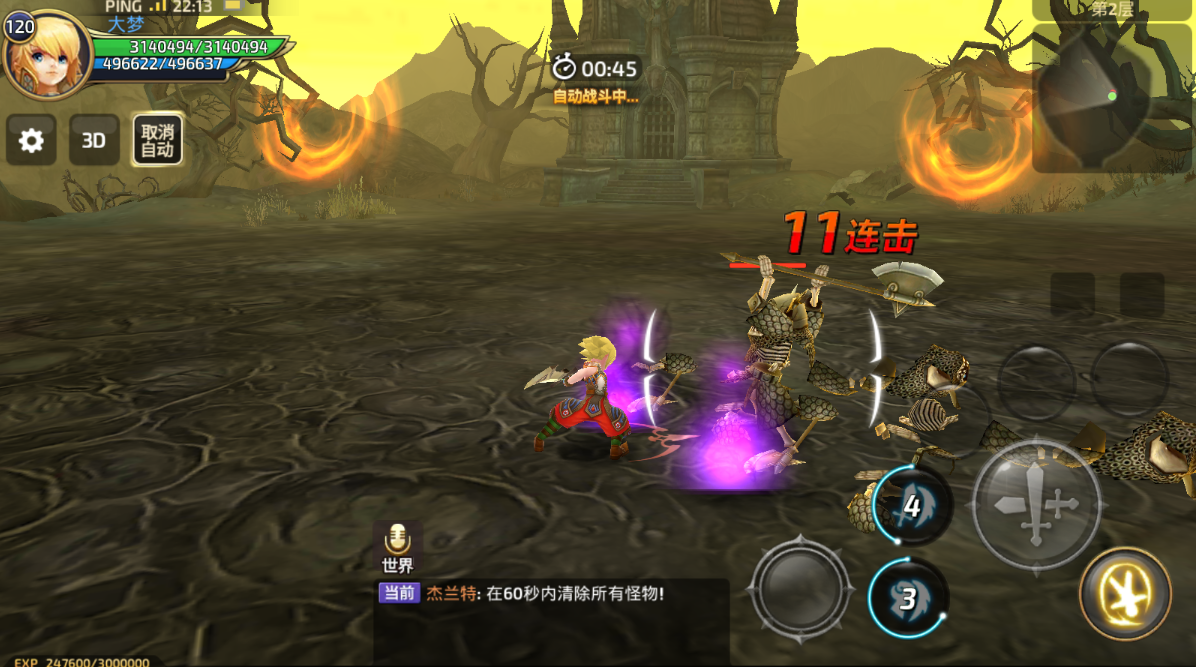Tap the sword basic attack button
This screenshot has height=667, width=1196.
point(1036,504)
